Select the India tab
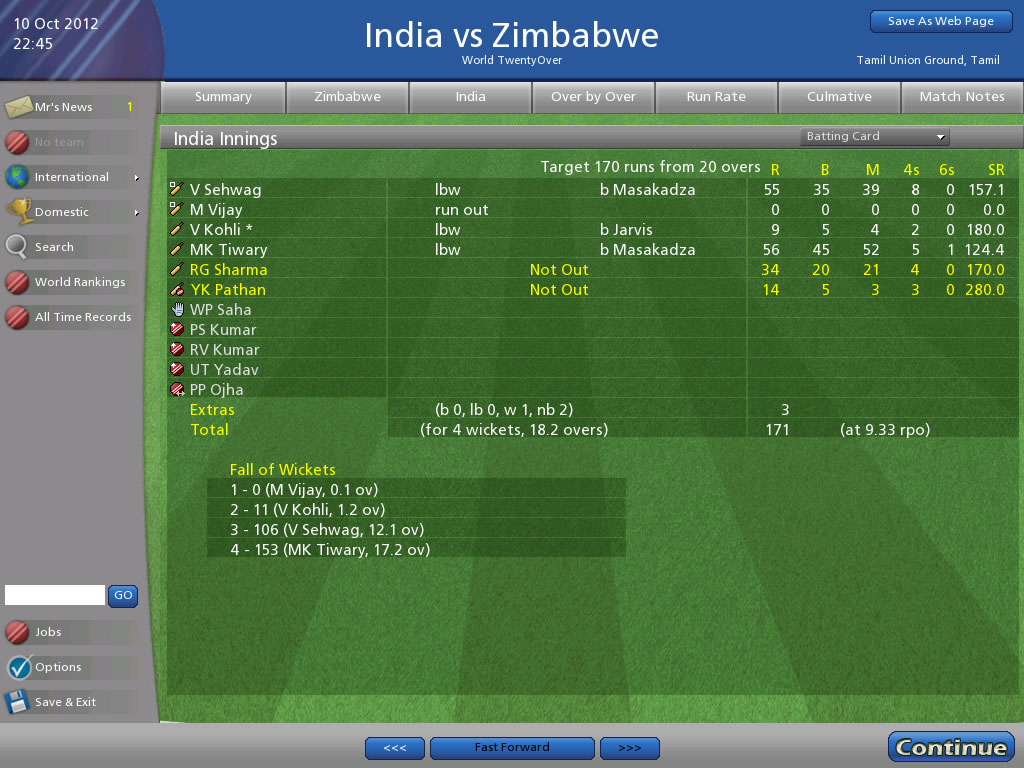1024x768 pixels. (470, 97)
